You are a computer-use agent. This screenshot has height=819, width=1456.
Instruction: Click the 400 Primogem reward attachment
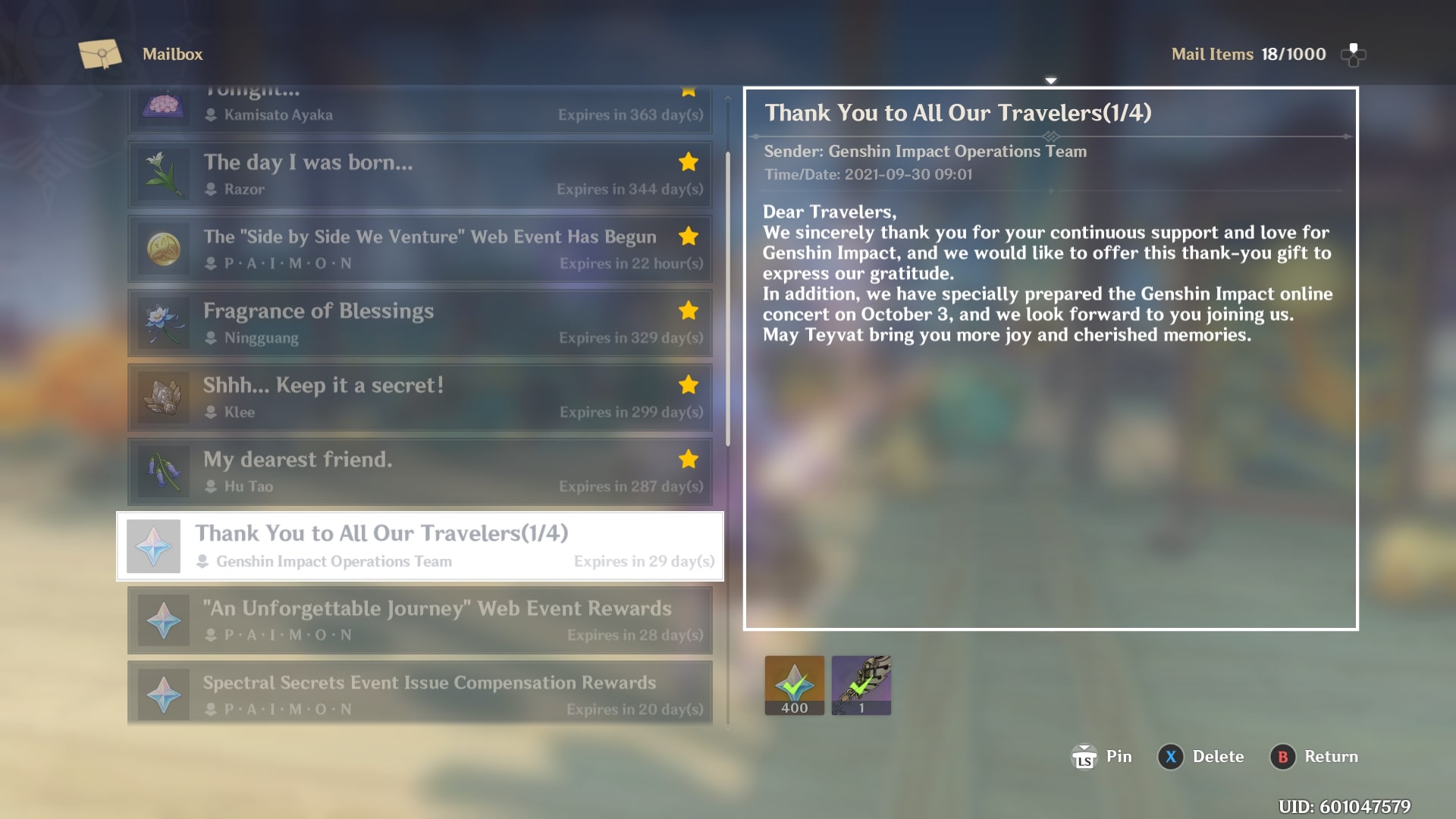[794, 684]
